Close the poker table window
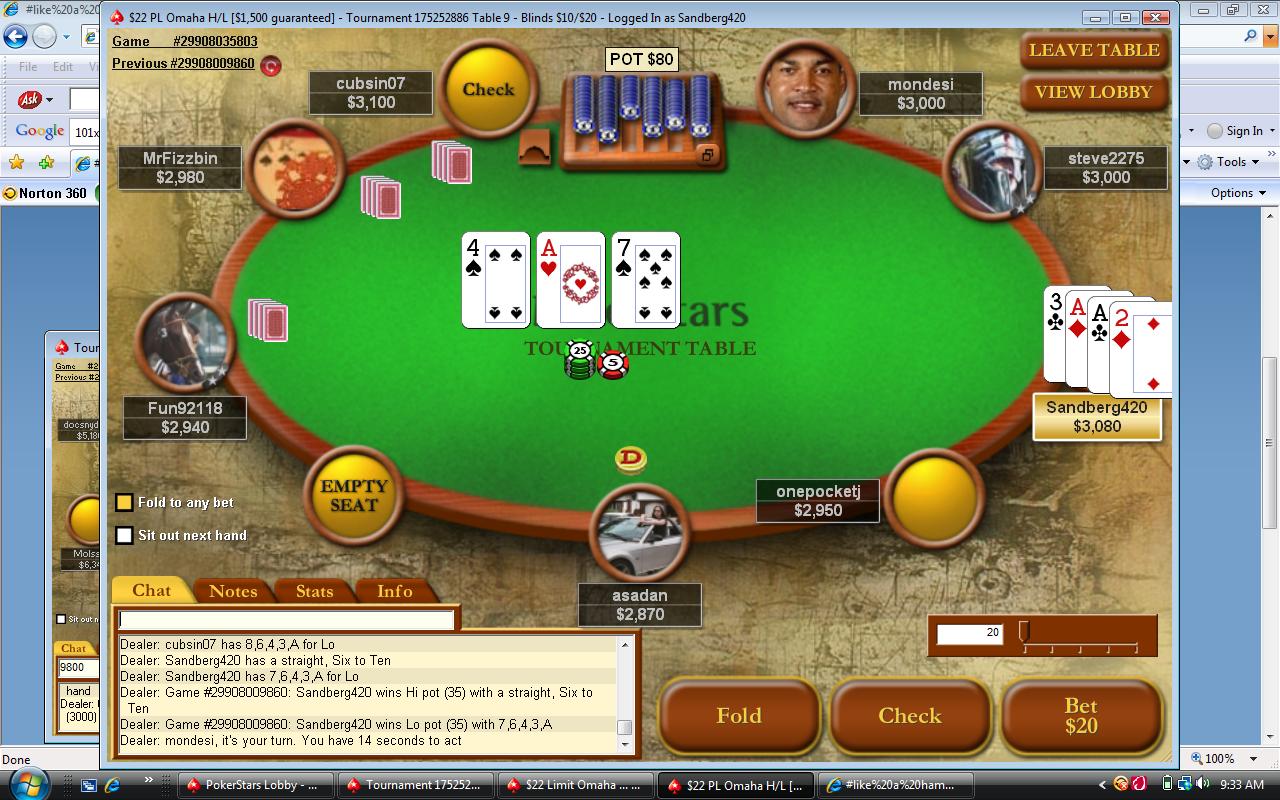 (x=1157, y=17)
